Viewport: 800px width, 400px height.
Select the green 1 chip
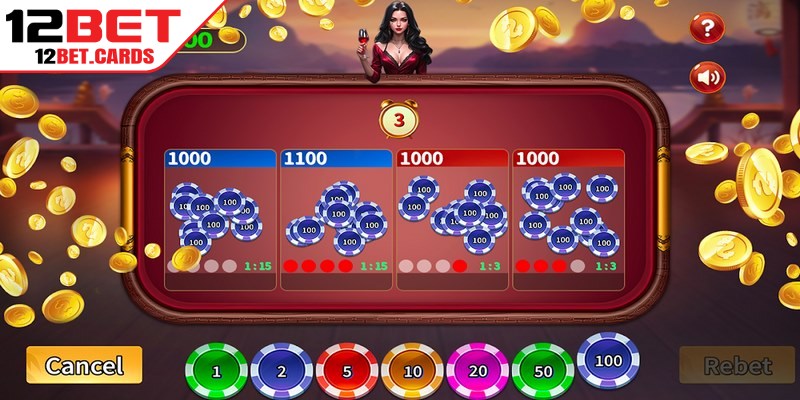216,371
